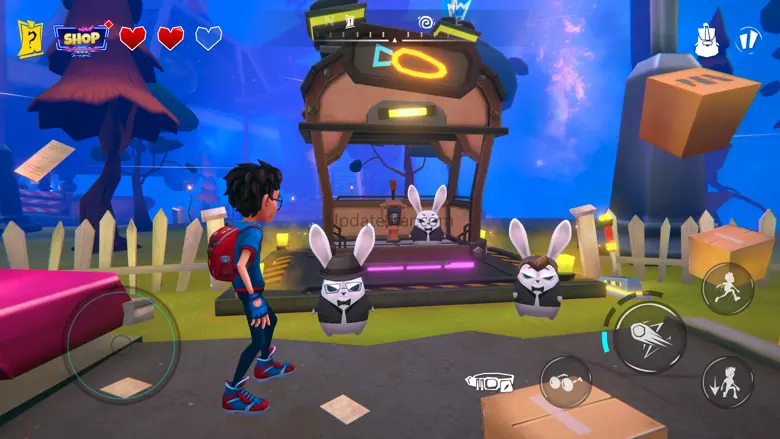Tap the yellow question mark hint card

point(29,38)
